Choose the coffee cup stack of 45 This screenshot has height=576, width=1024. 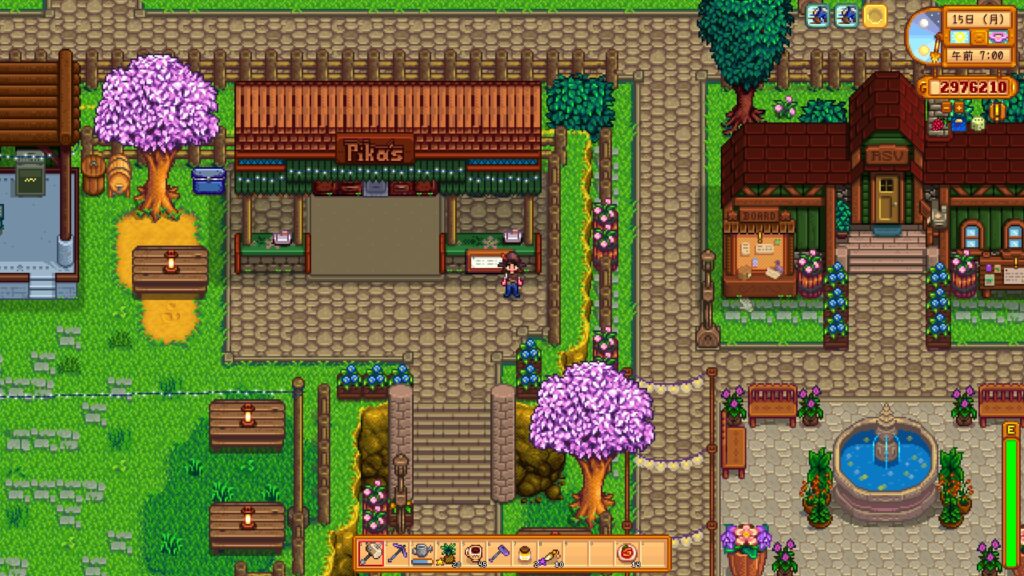click(x=474, y=553)
